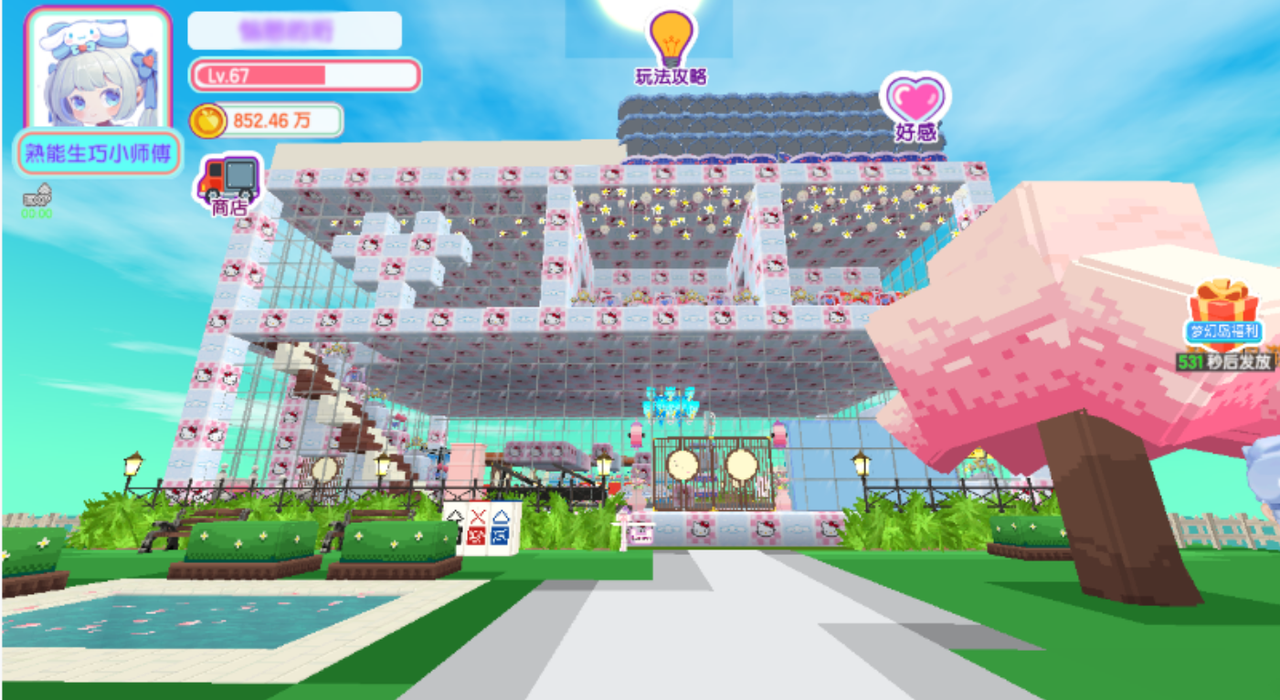Tap the gold coin balance 852.46万
This screenshot has width=1280, height=700.
pyautogui.click(x=266, y=121)
